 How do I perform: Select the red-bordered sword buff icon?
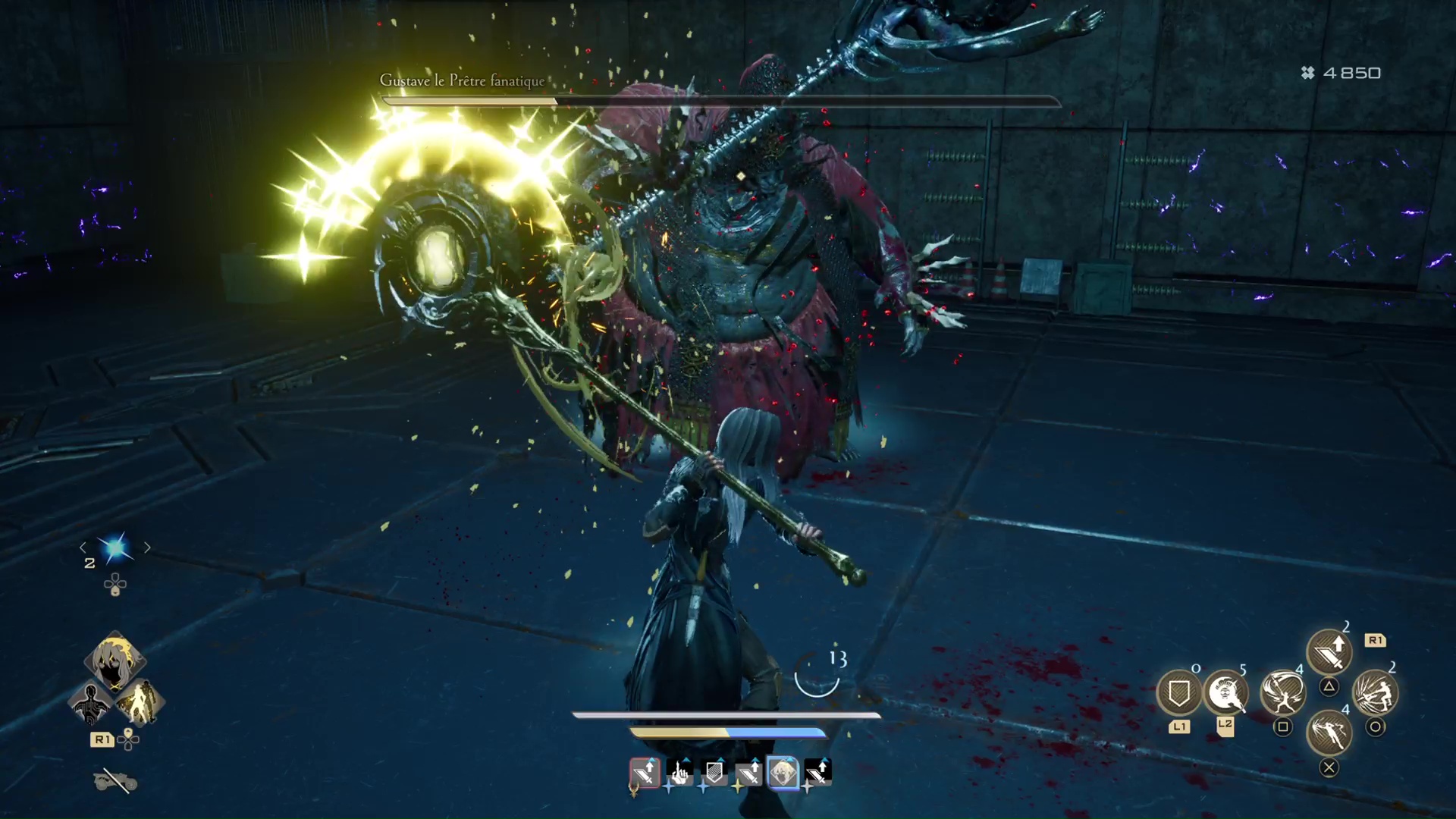tap(645, 773)
